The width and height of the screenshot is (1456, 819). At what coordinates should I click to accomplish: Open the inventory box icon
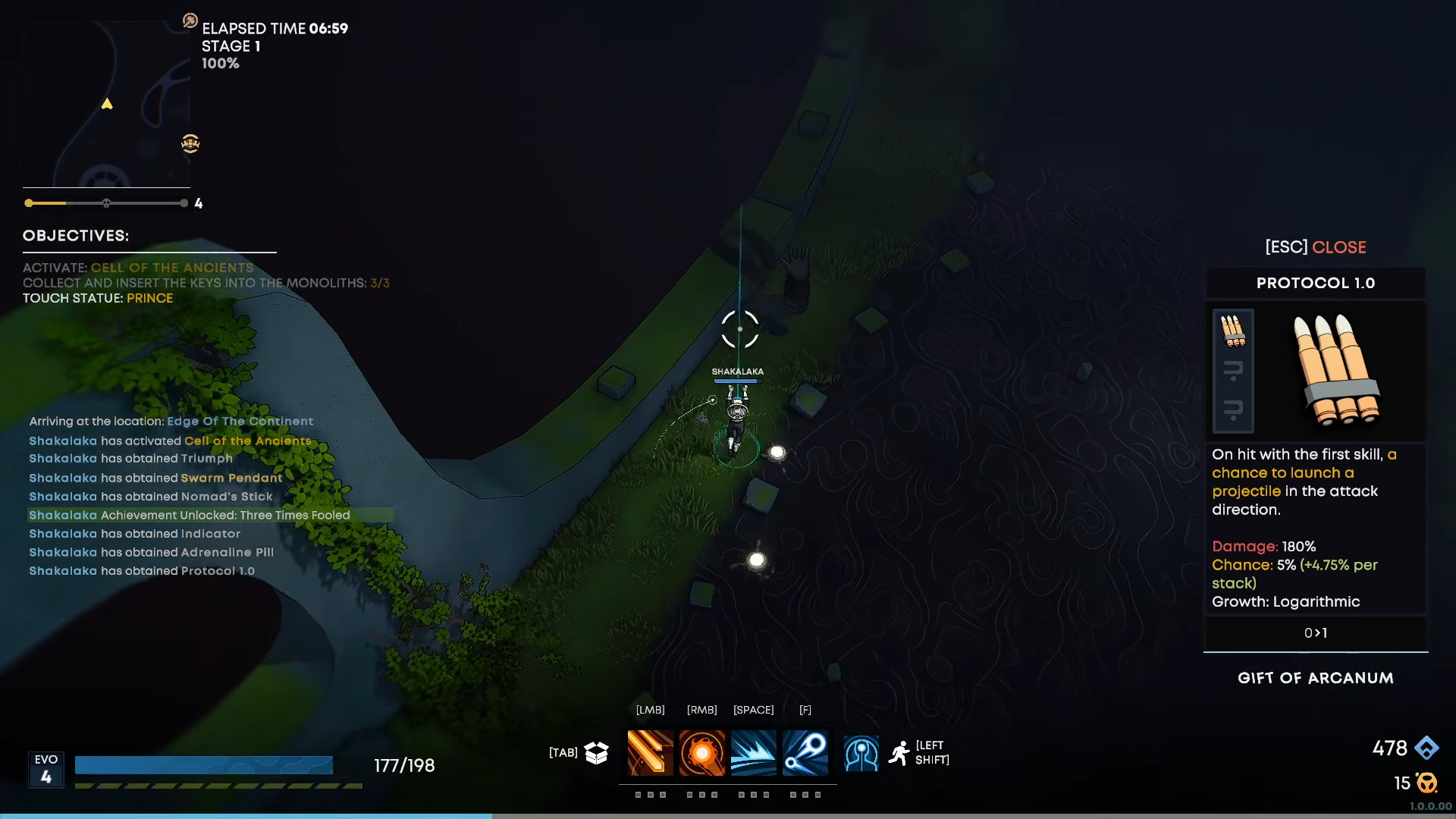(597, 752)
